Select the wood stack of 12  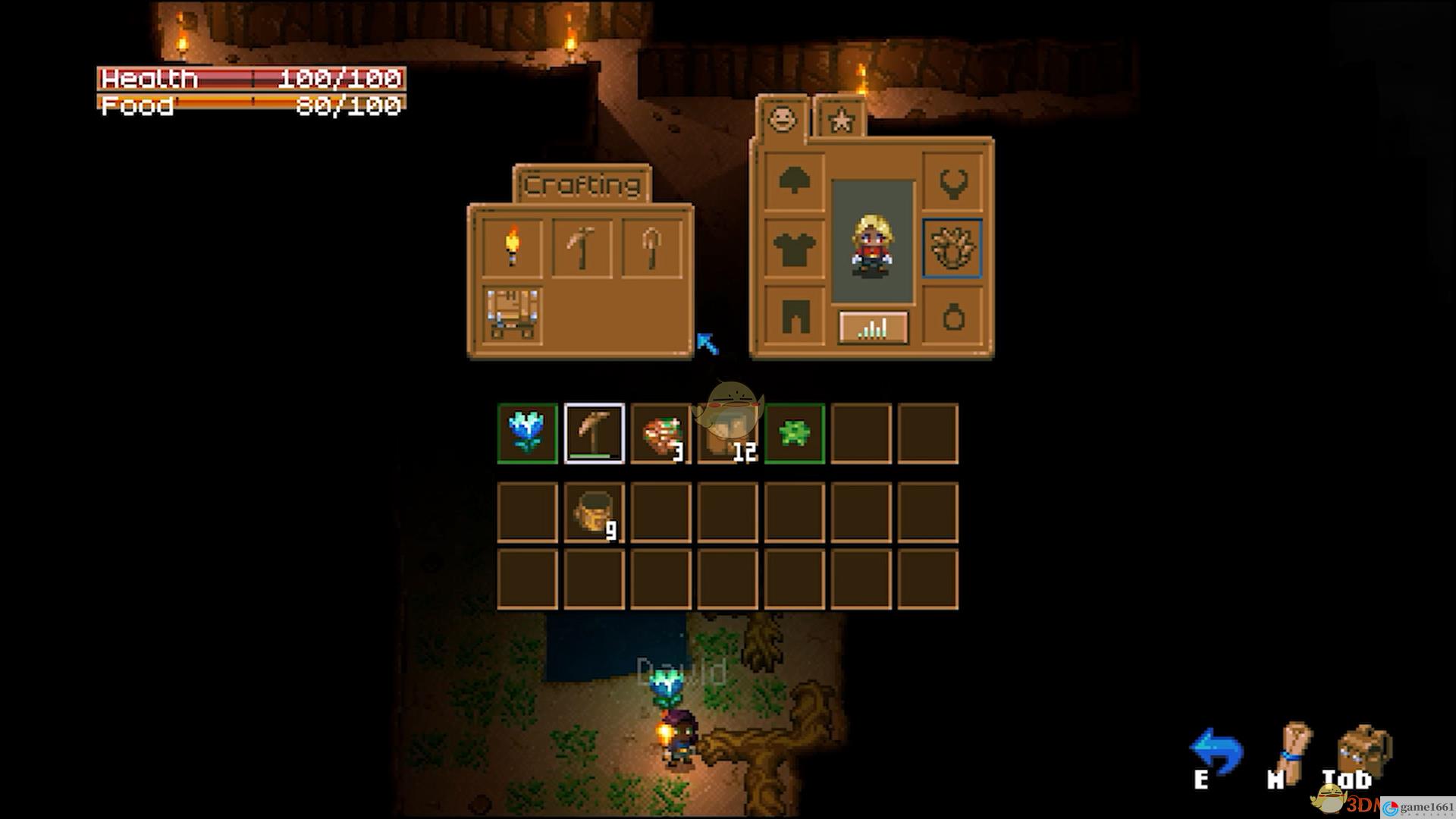727,435
